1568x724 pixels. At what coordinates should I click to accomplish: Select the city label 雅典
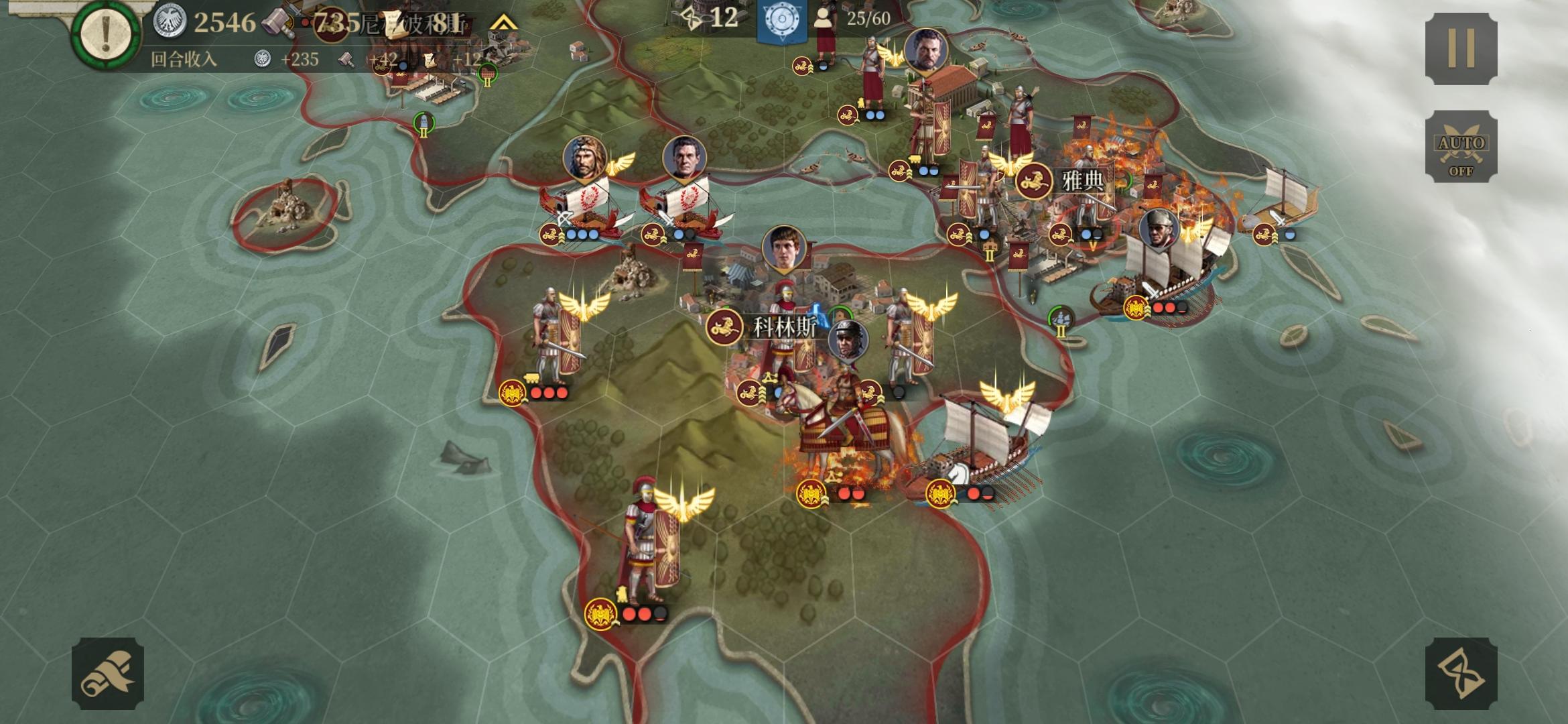point(1083,181)
